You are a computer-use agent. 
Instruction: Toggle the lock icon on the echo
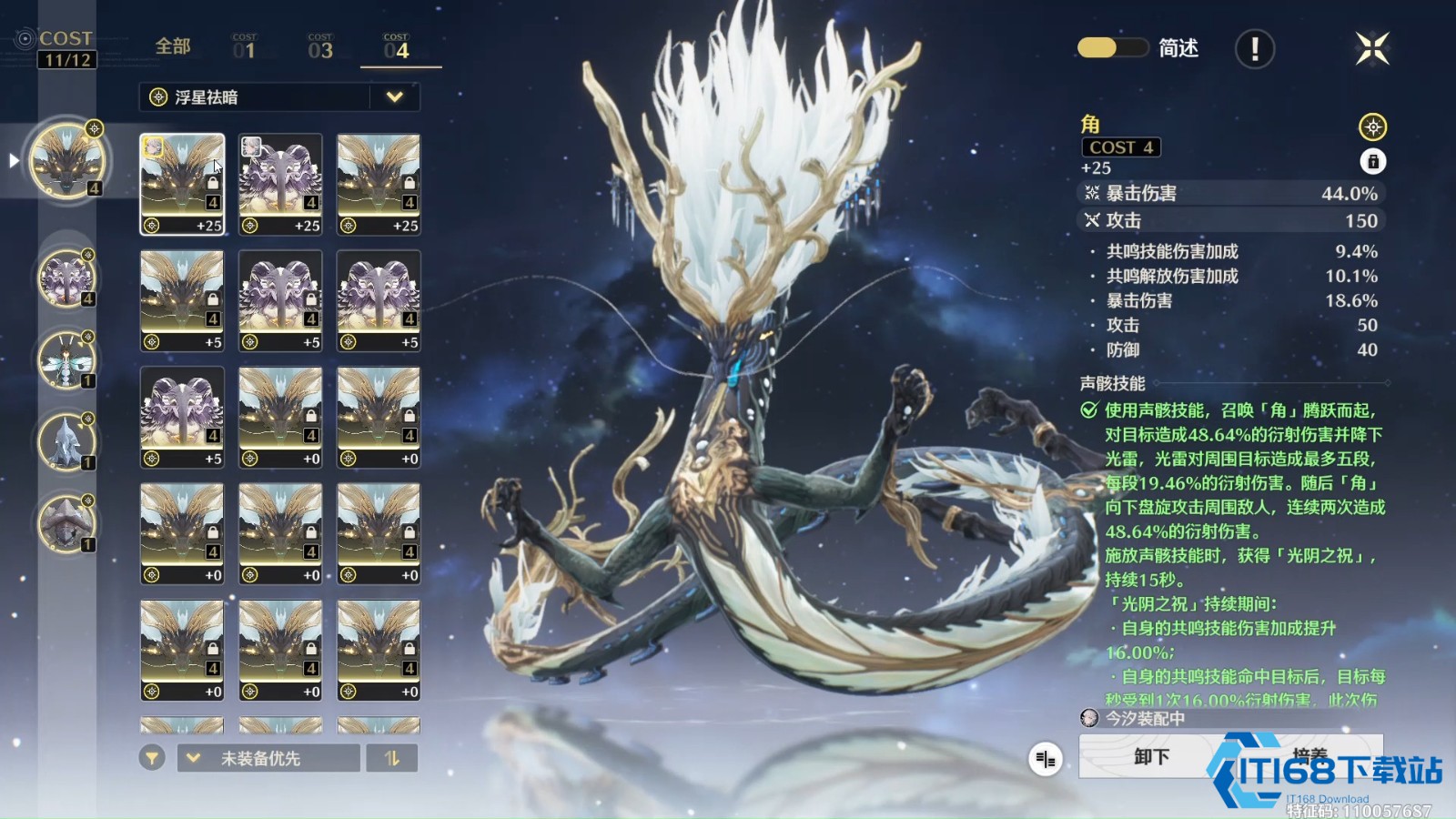tap(1372, 162)
